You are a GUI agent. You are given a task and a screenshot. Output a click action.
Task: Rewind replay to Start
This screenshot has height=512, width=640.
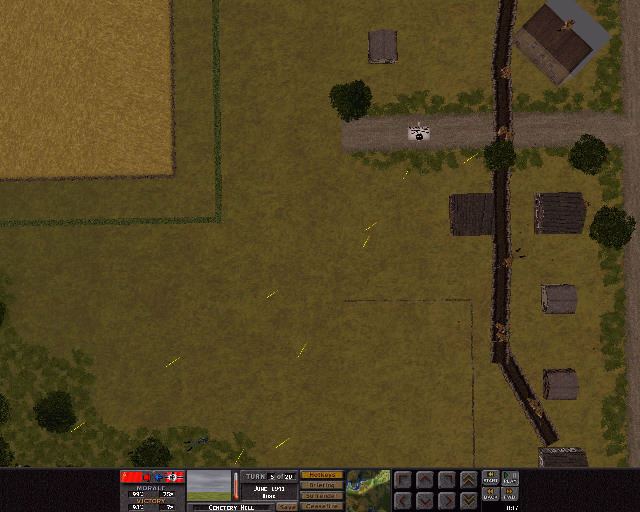click(x=491, y=478)
